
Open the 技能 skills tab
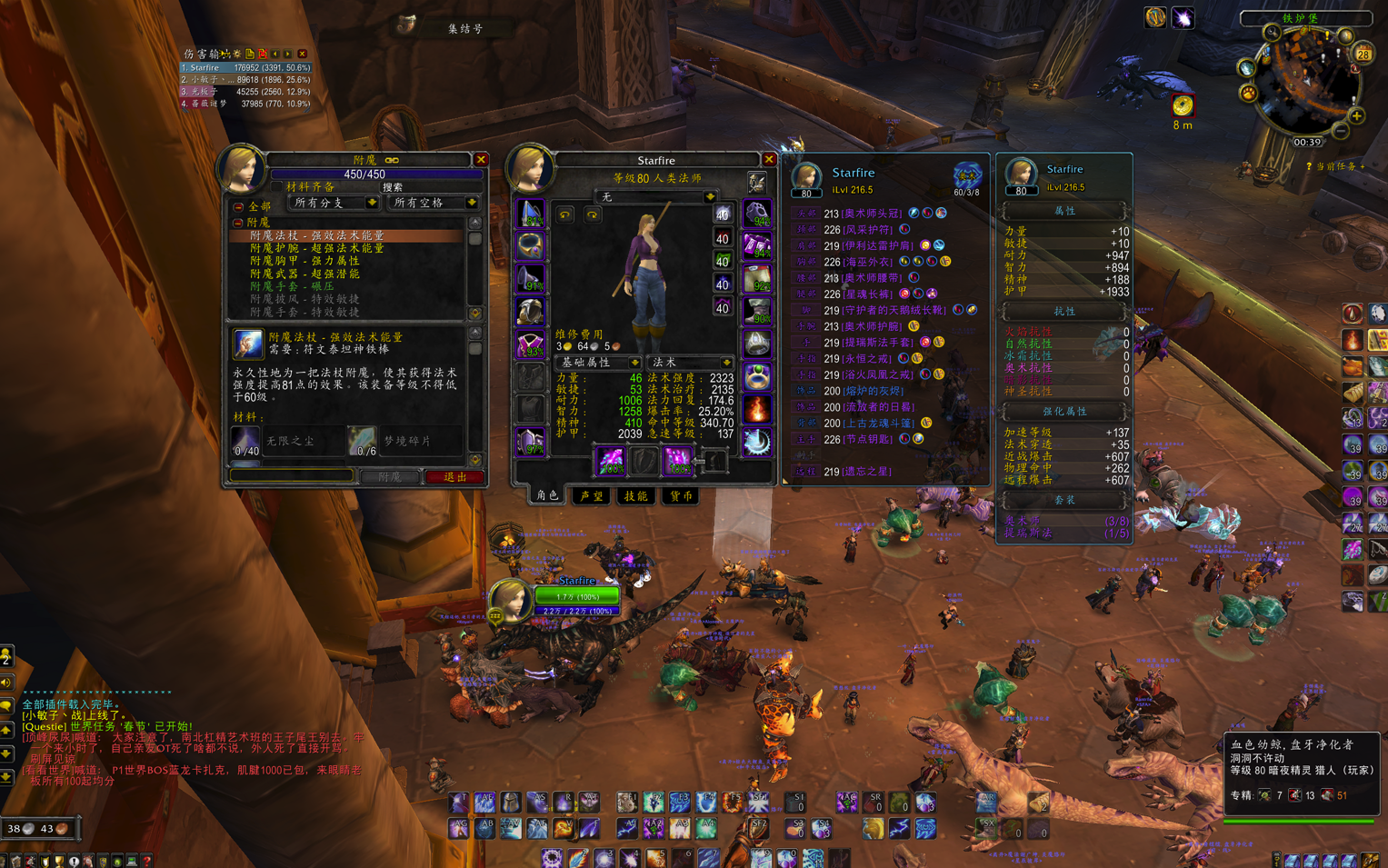pyautogui.click(x=635, y=496)
